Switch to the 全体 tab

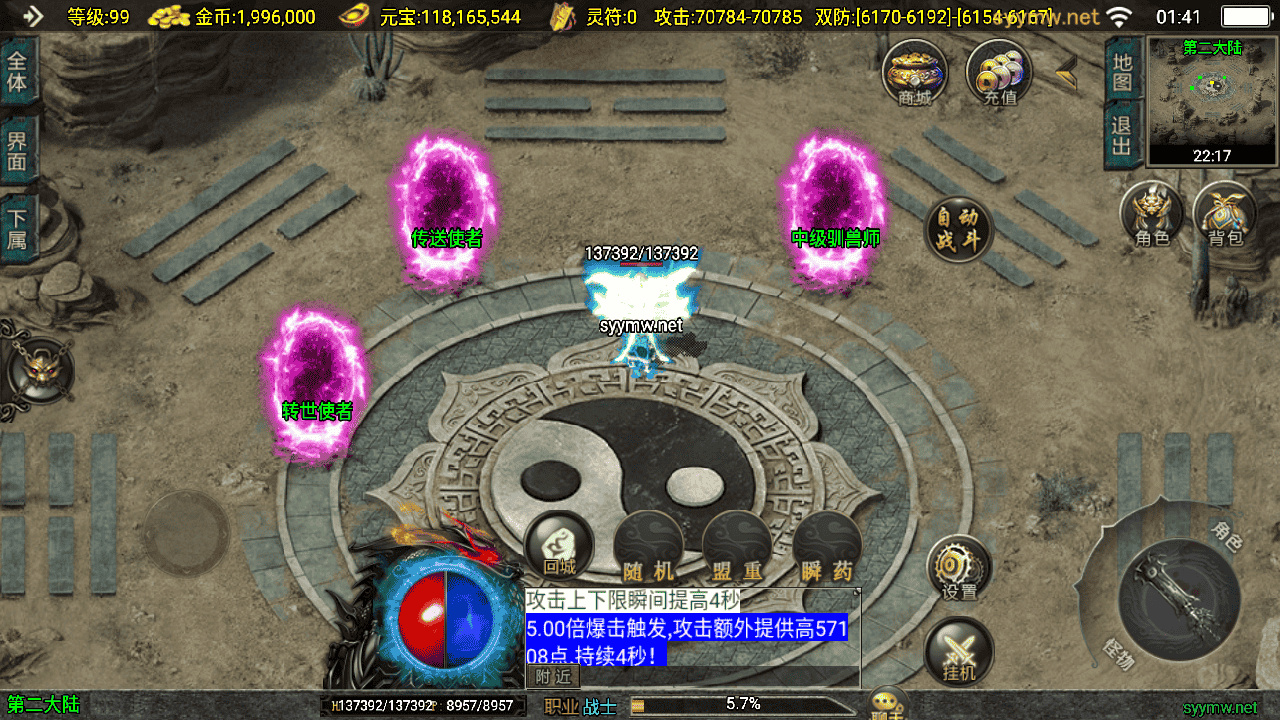18,70
